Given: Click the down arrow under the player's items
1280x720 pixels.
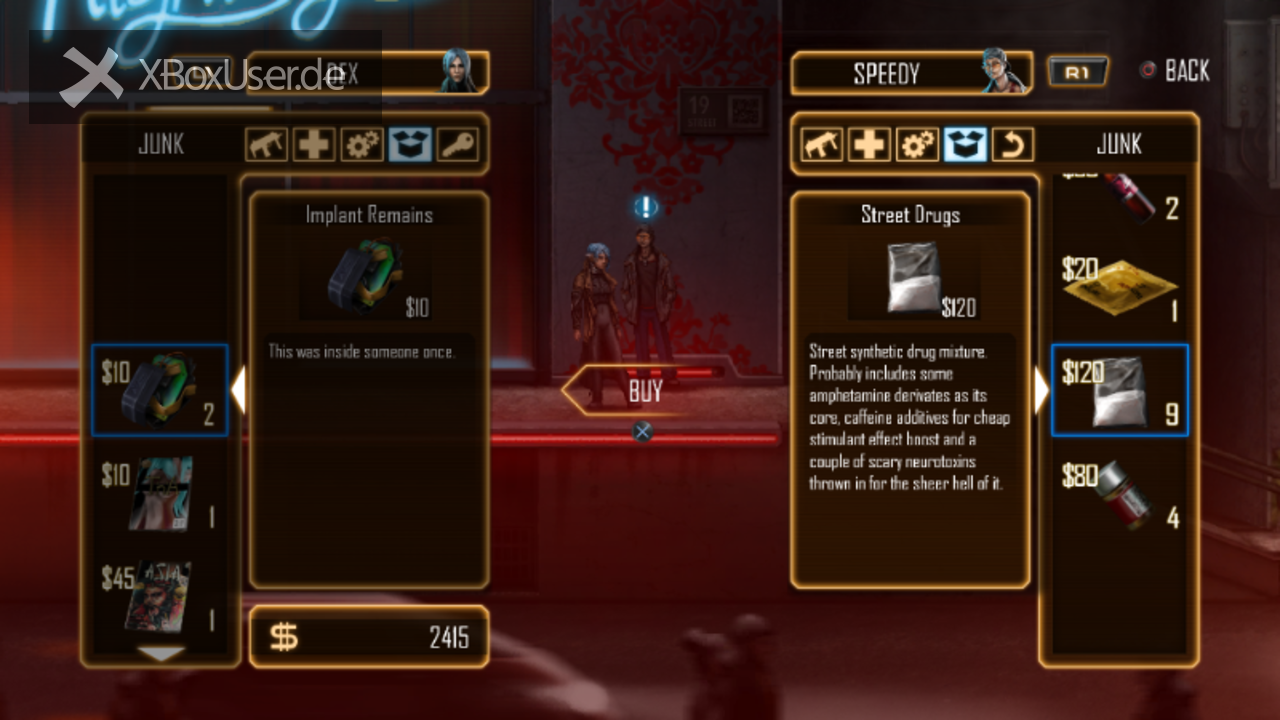Looking at the screenshot, I should click(x=161, y=653).
